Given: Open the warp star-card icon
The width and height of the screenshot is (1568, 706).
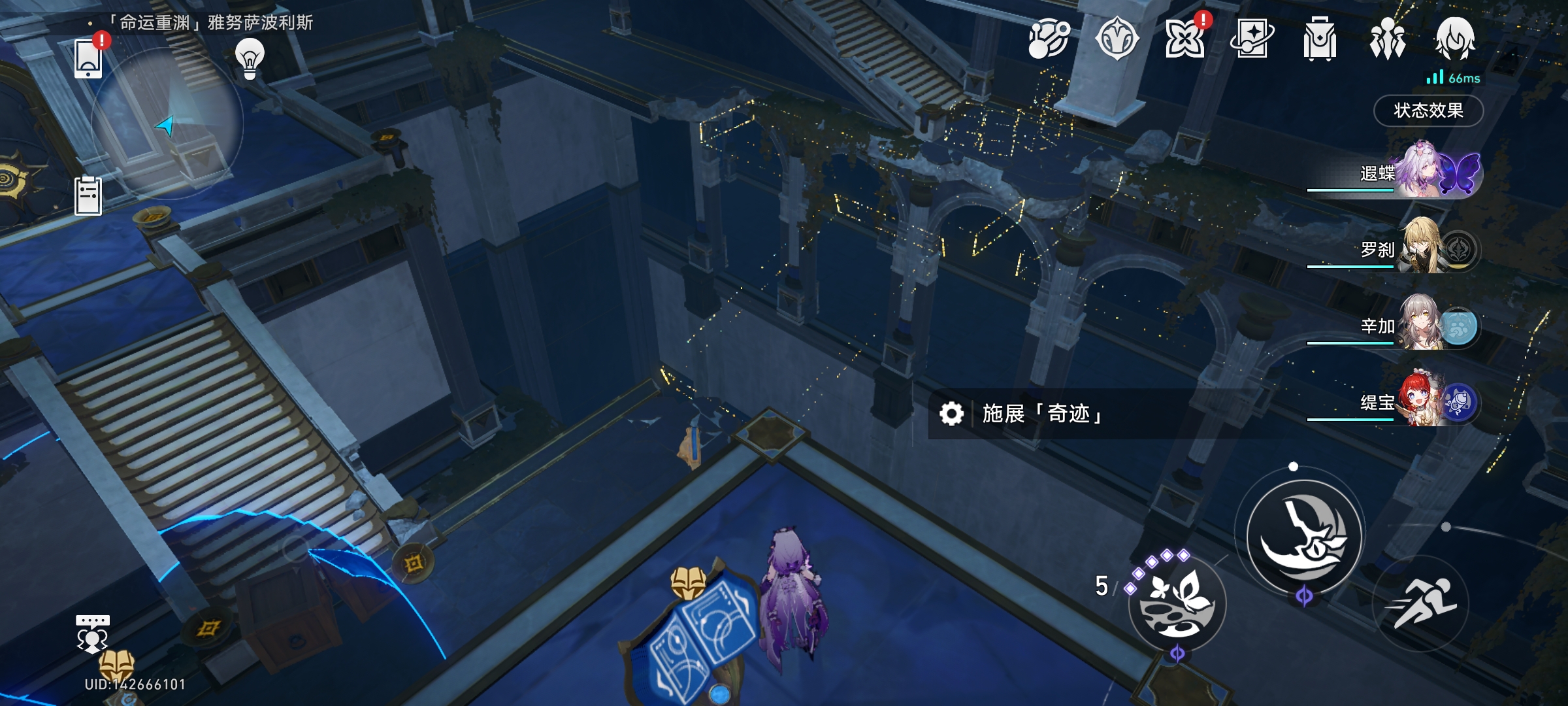Looking at the screenshot, I should [x=1251, y=39].
